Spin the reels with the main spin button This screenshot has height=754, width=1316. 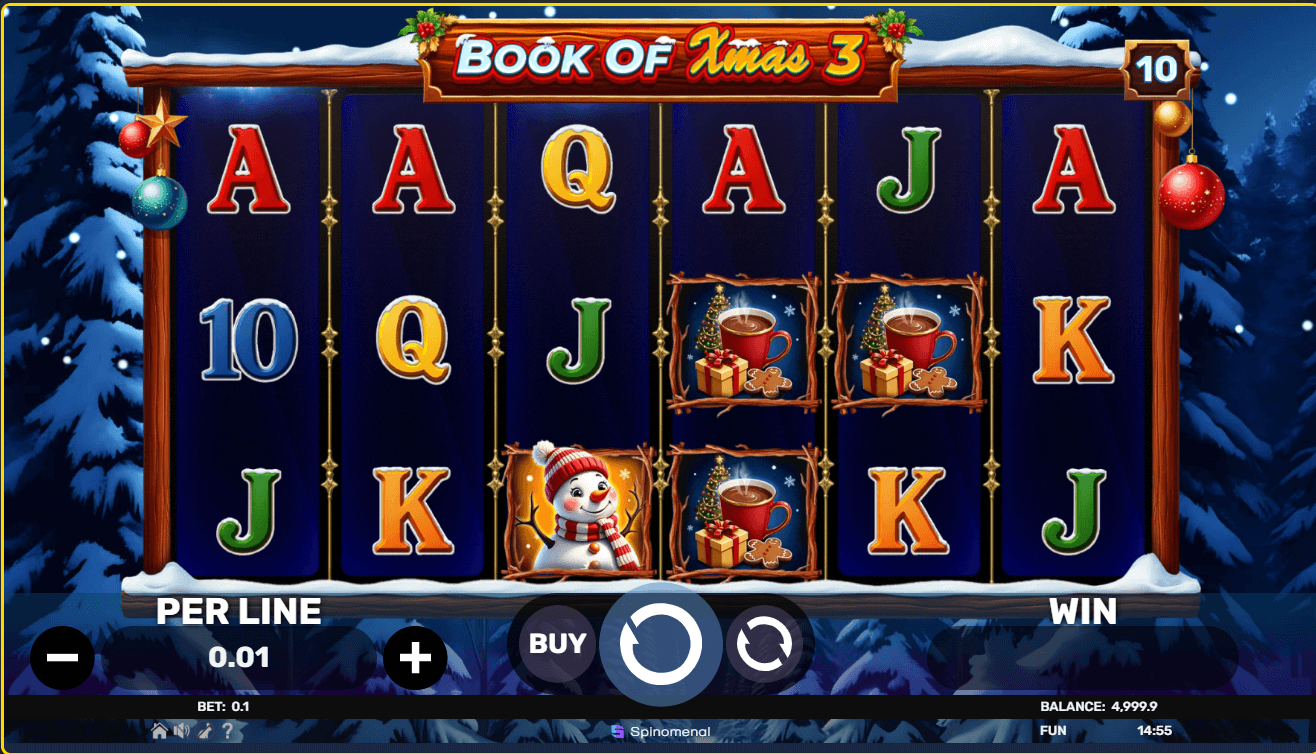click(x=660, y=644)
